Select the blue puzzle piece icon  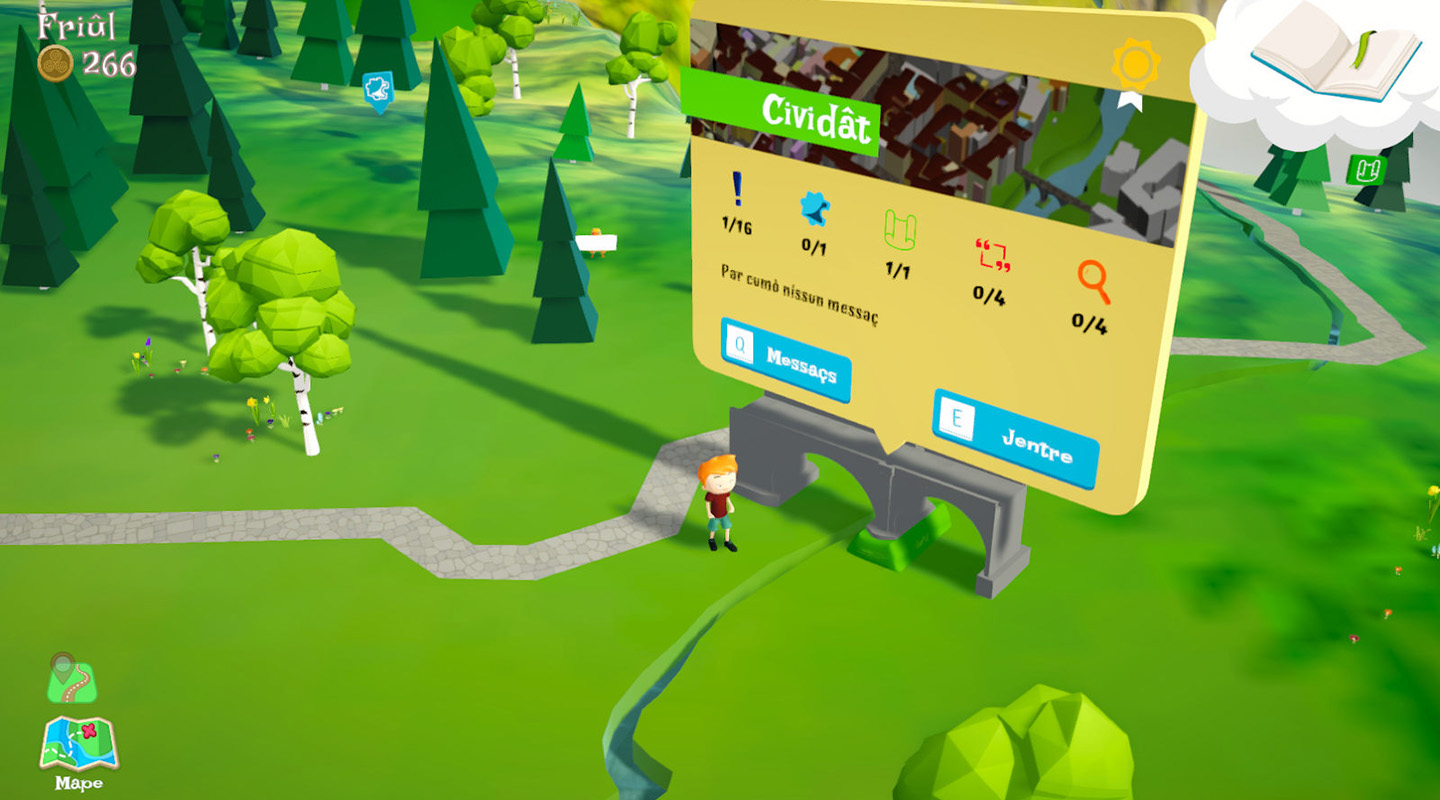pyautogui.click(x=815, y=208)
